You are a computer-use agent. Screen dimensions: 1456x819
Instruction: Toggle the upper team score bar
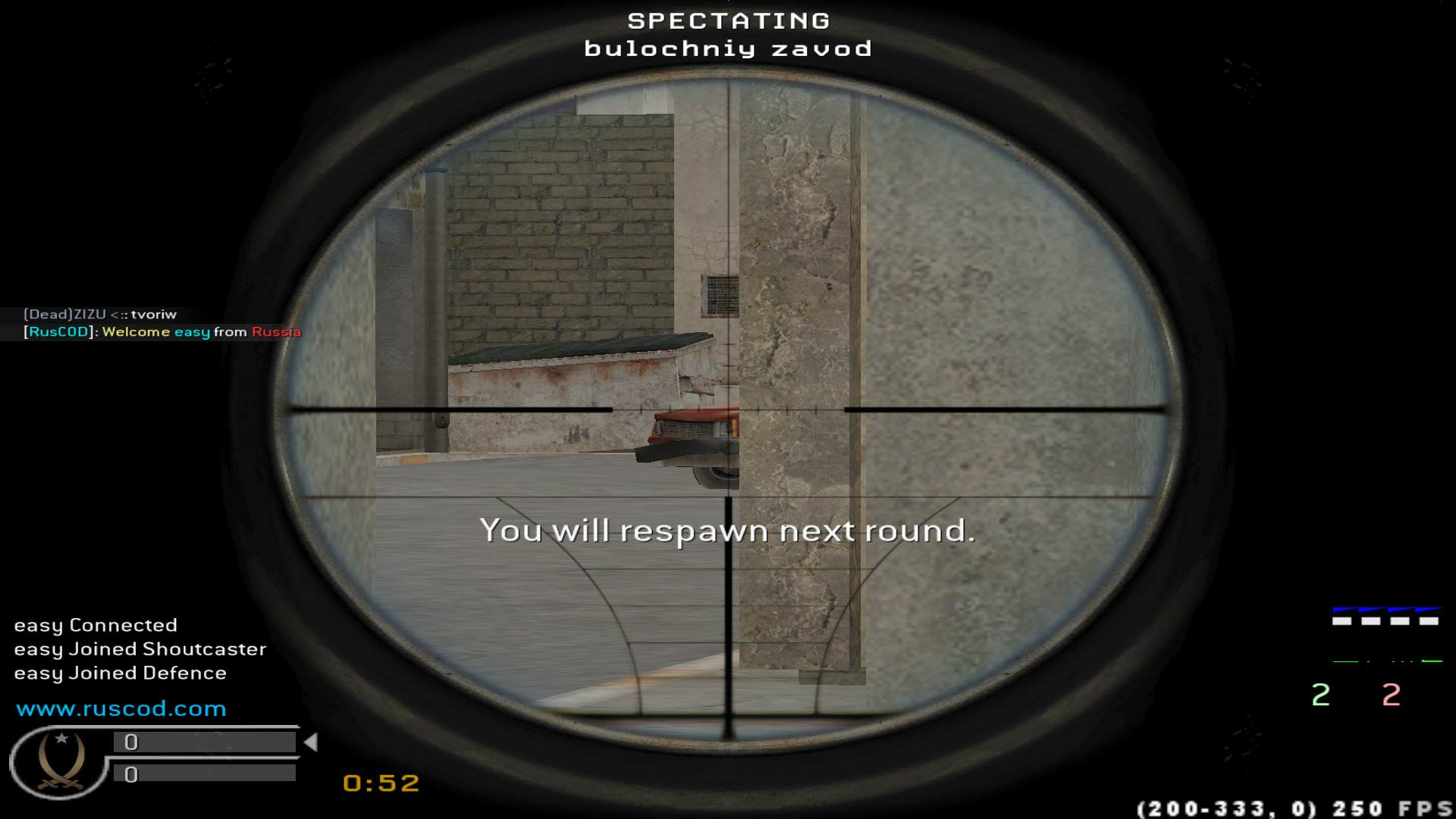(x=205, y=743)
